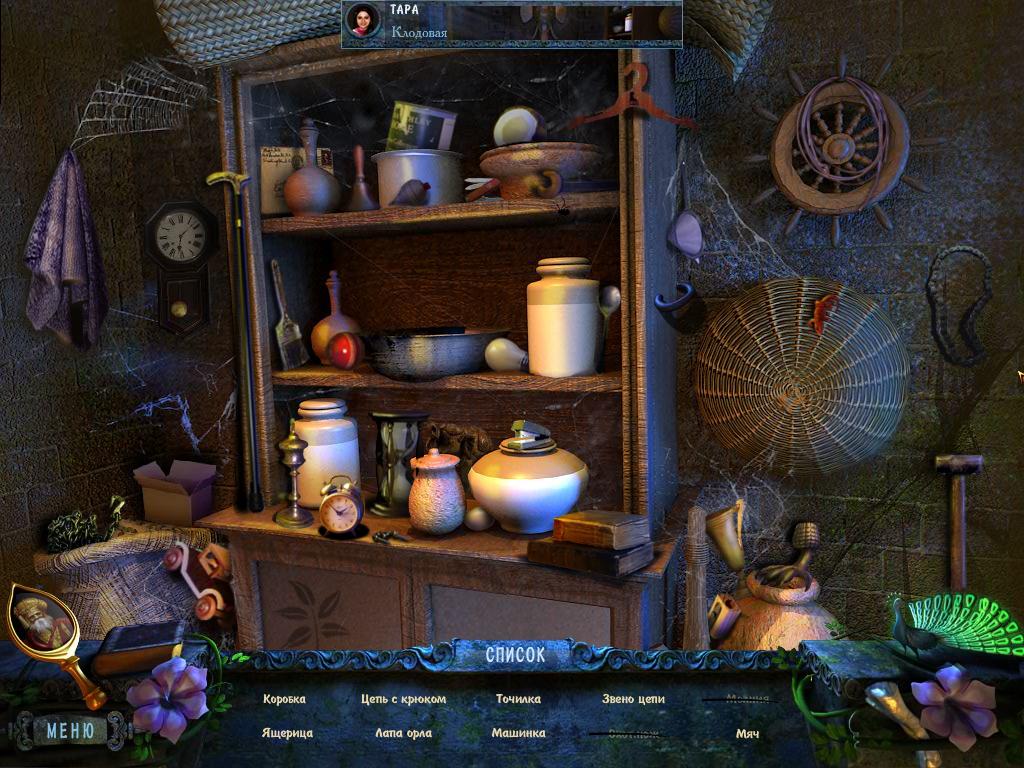Open the Меню button
1024x768 pixels.
coord(70,731)
